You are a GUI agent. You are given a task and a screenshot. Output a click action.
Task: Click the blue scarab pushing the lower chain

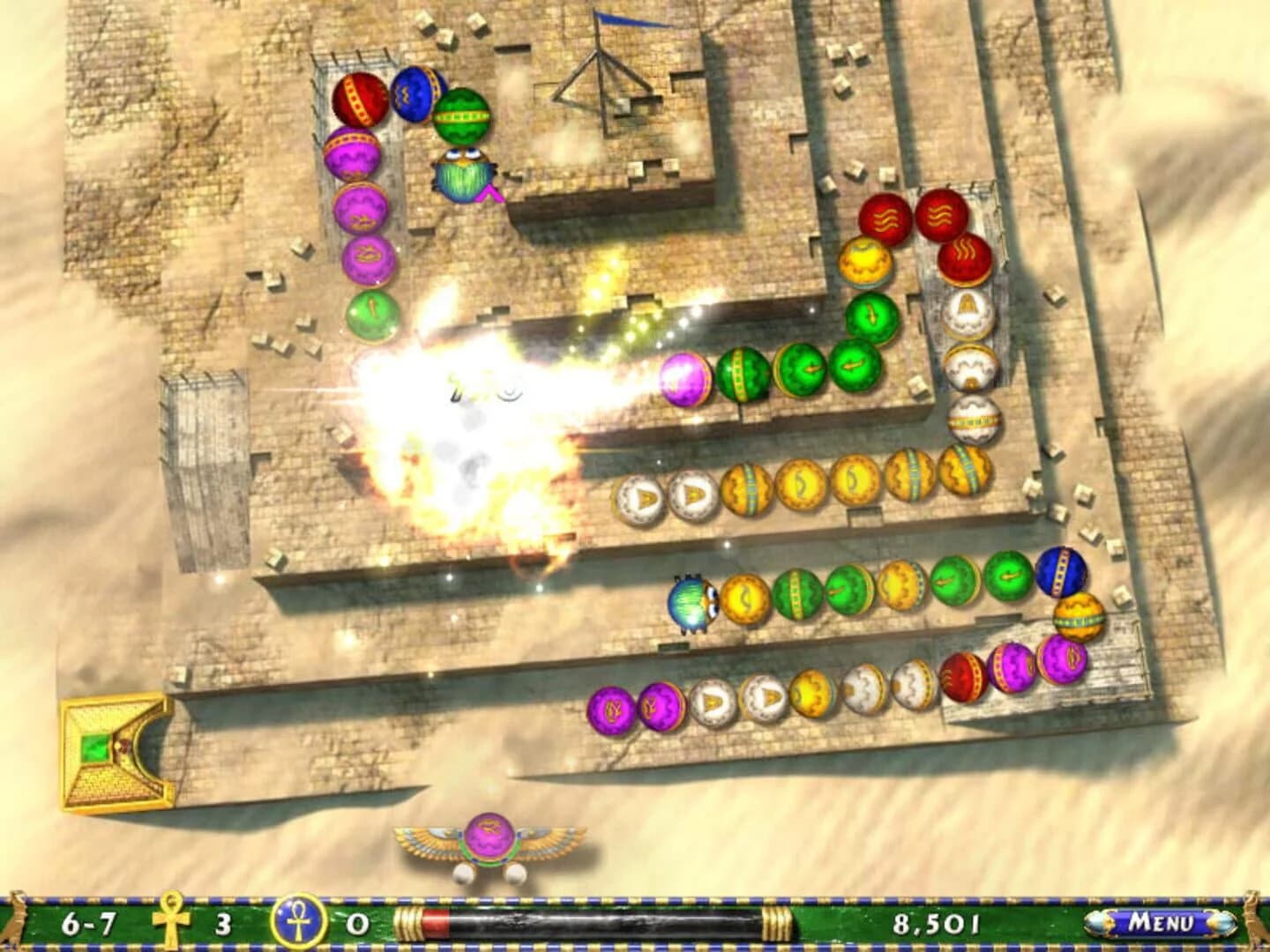(691, 604)
